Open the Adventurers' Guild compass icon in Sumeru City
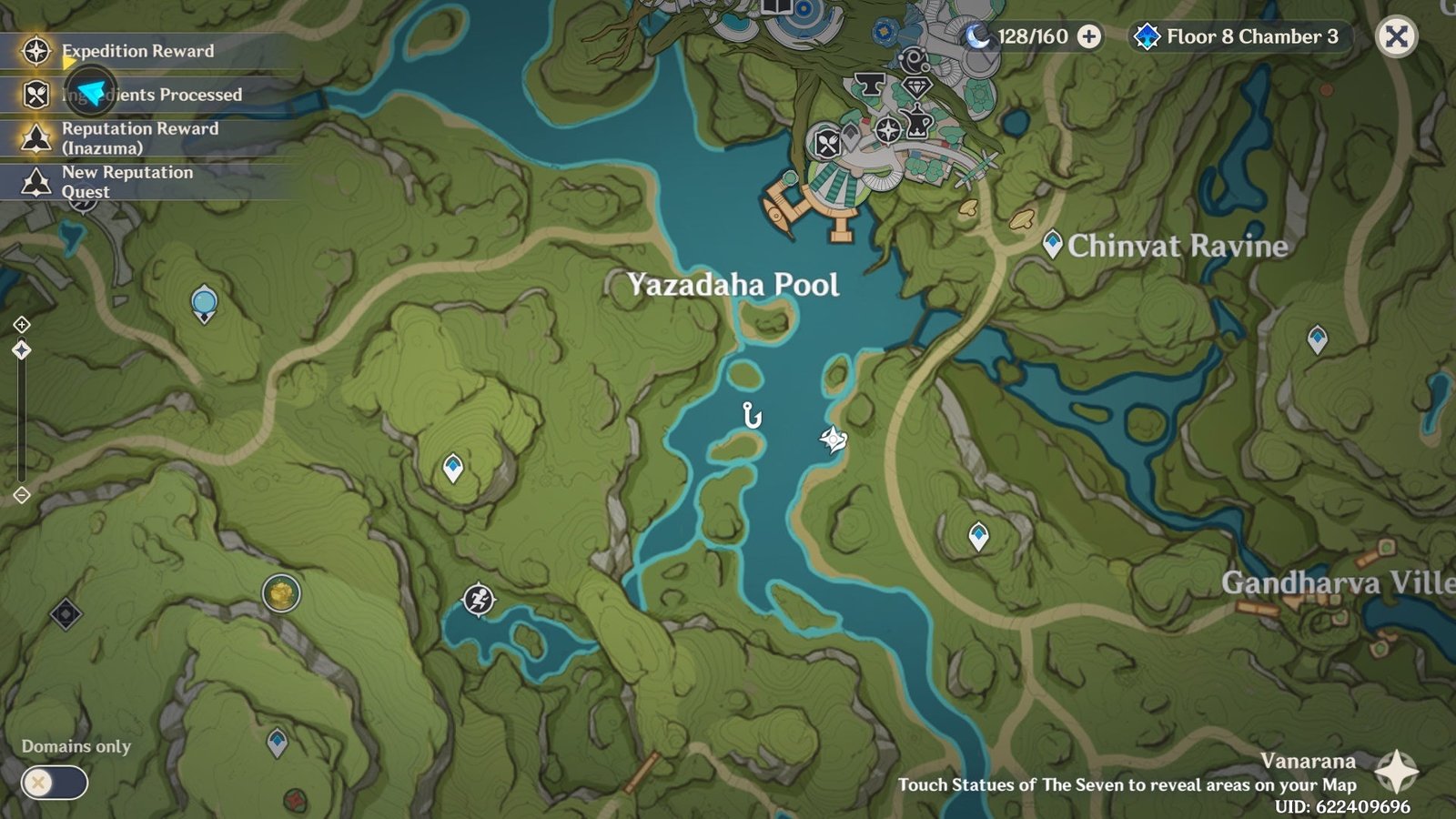1456x819 pixels. (888, 131)
